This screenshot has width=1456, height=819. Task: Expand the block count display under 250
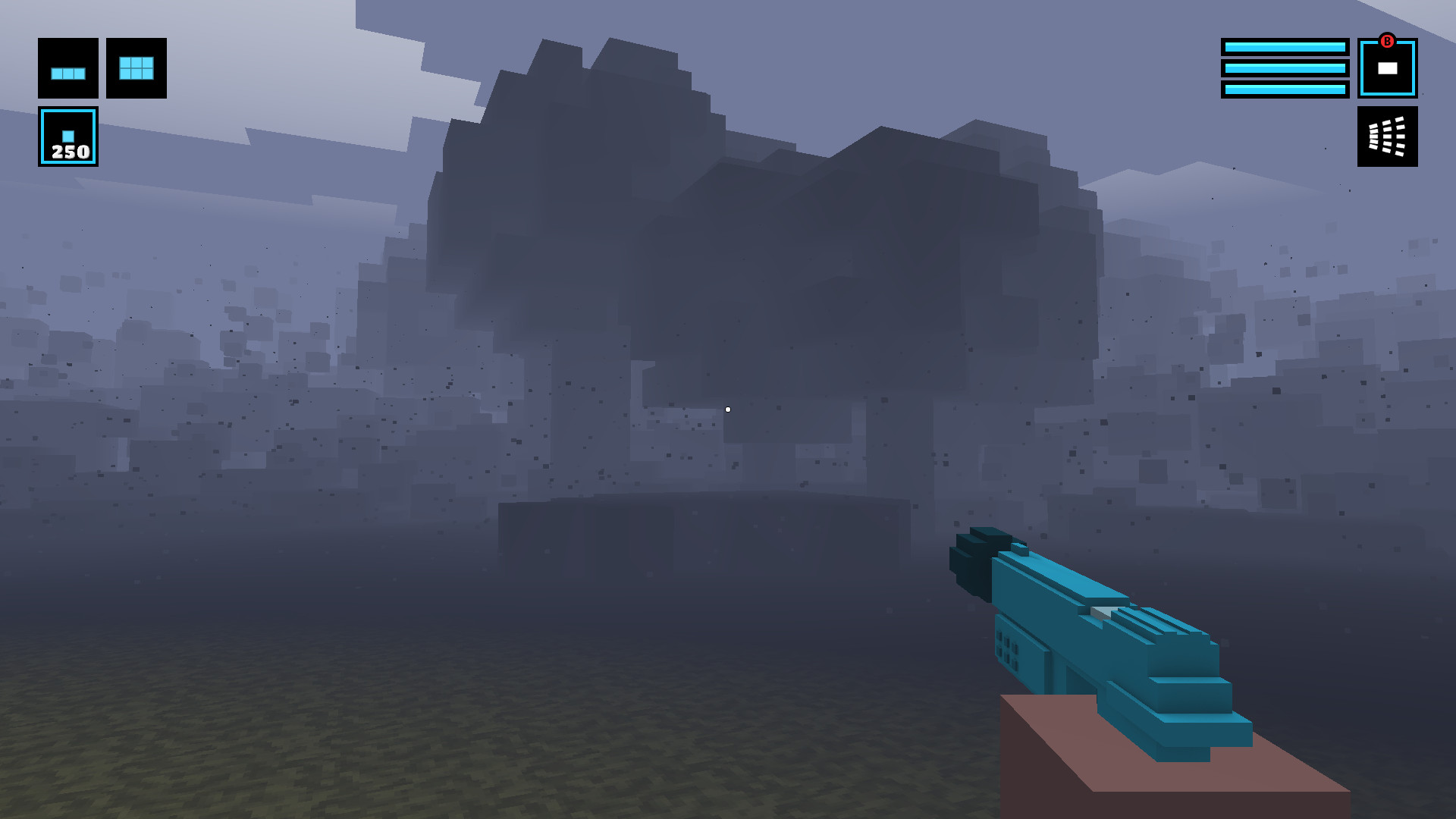point(67,153)
